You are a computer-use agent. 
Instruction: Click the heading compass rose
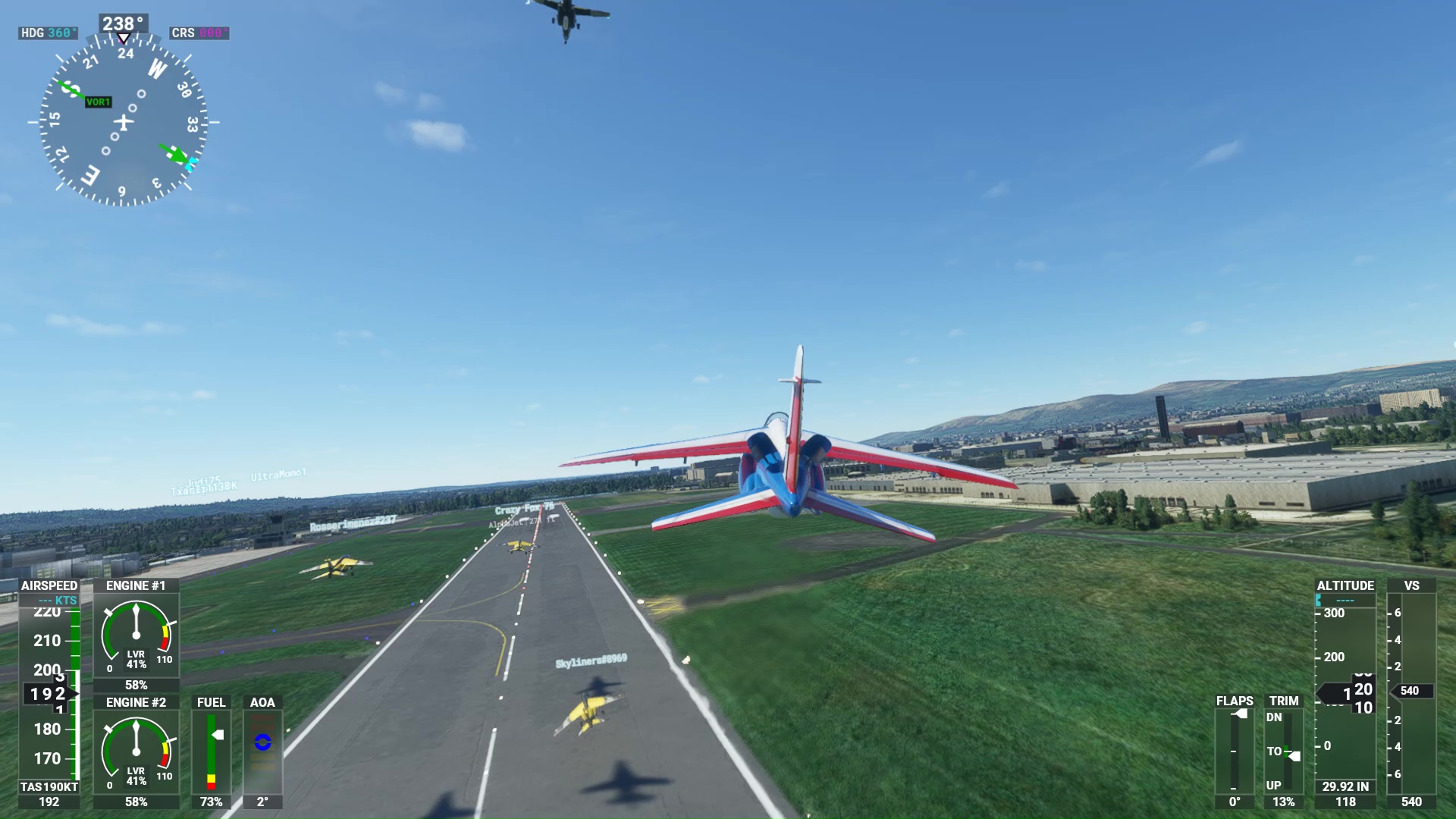click(123, 121)
